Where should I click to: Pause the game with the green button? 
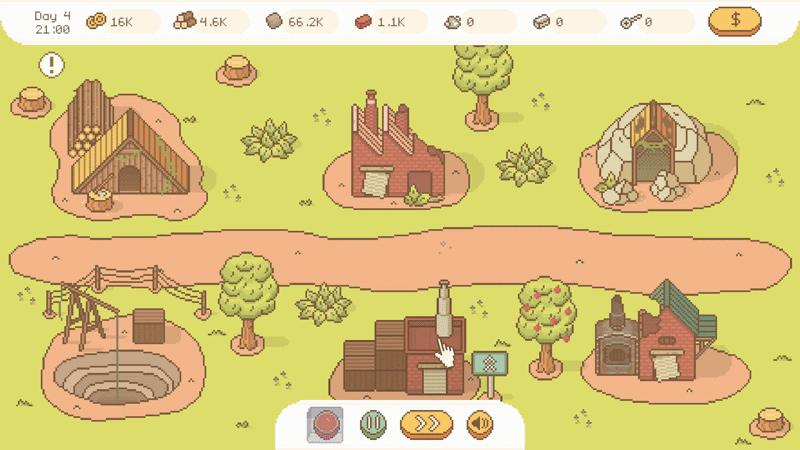(x=372, y=424)
